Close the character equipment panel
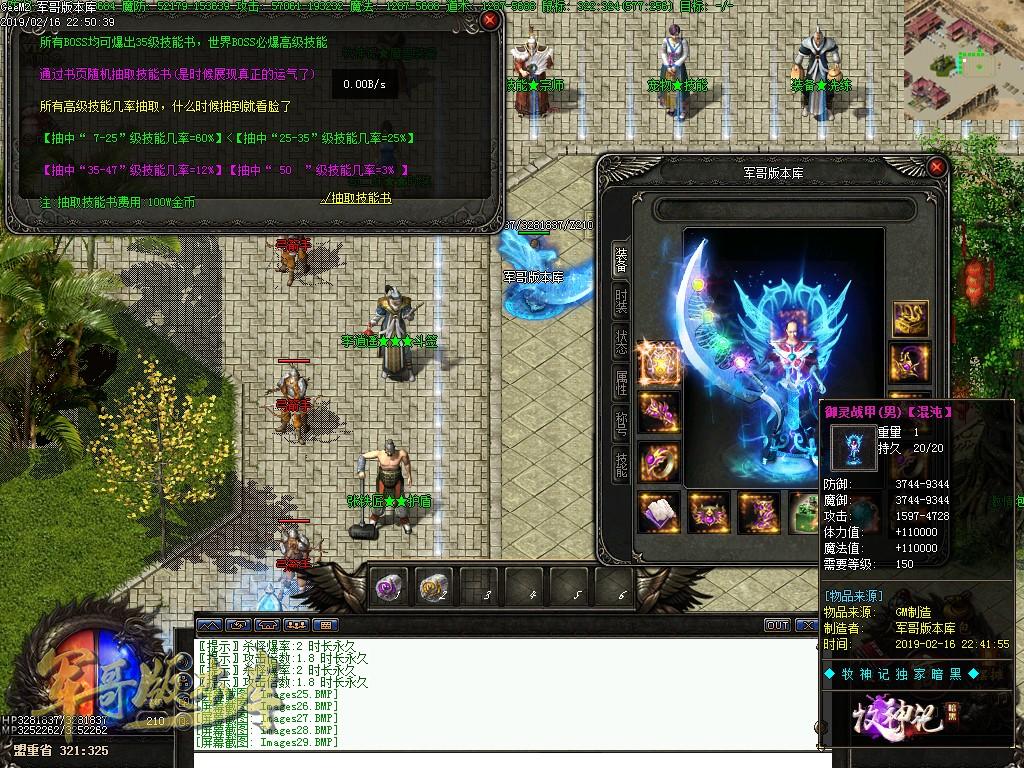This screenshot has height=768, width=1024. click(936, 167)
